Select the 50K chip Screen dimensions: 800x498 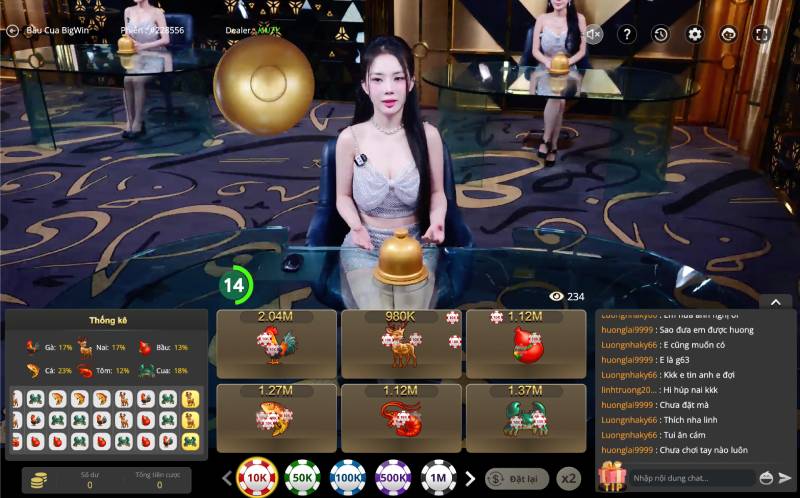pos(303,478)
